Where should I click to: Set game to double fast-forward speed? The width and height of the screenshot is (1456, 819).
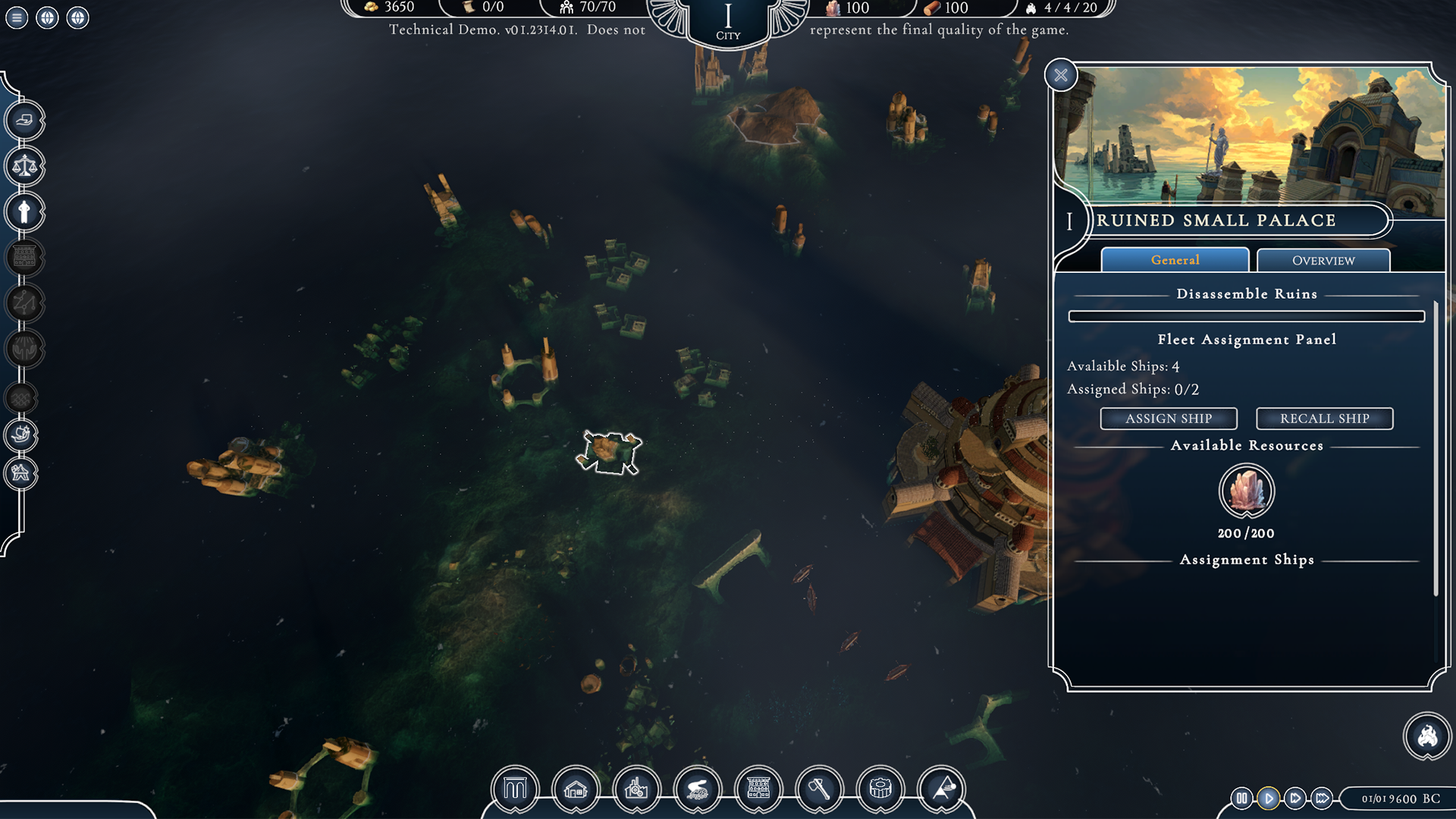point(1295,798)
